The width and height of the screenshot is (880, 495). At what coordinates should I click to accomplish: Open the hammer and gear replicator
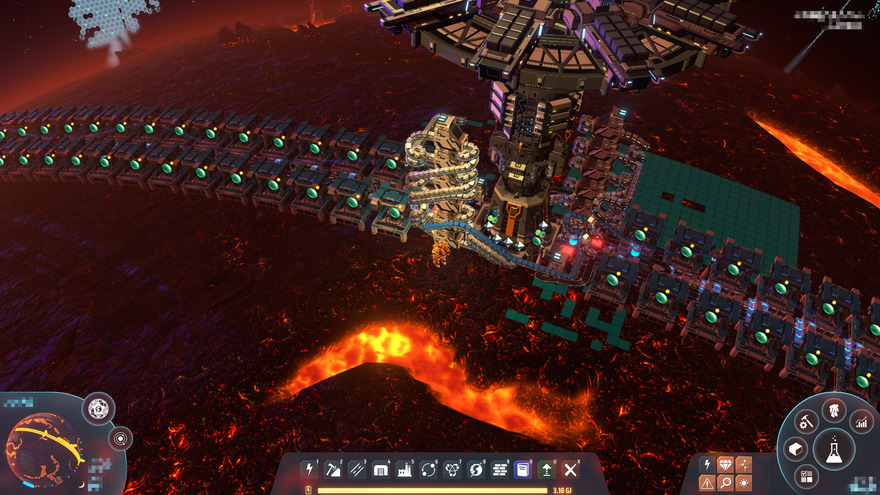[x=806, y=423]
